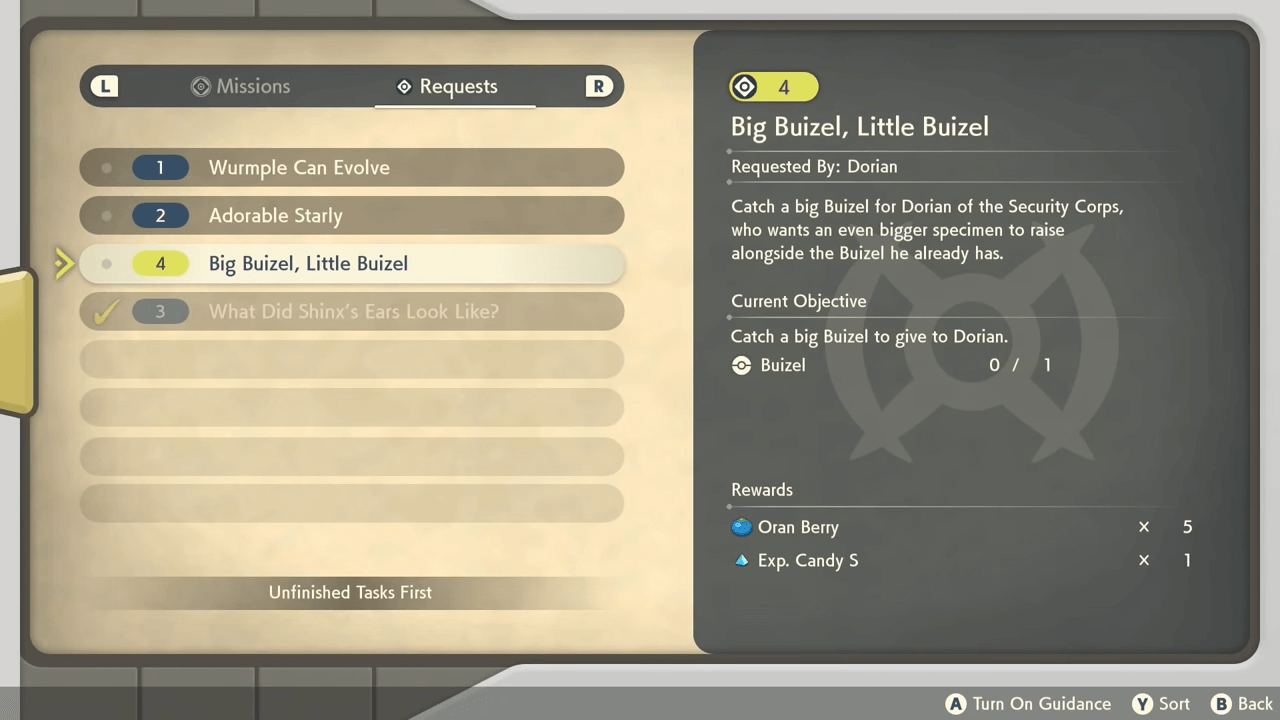1280x720 pixels.
Task: Select the A button icon near Turn On Guidance
Action: pos(956,704)
